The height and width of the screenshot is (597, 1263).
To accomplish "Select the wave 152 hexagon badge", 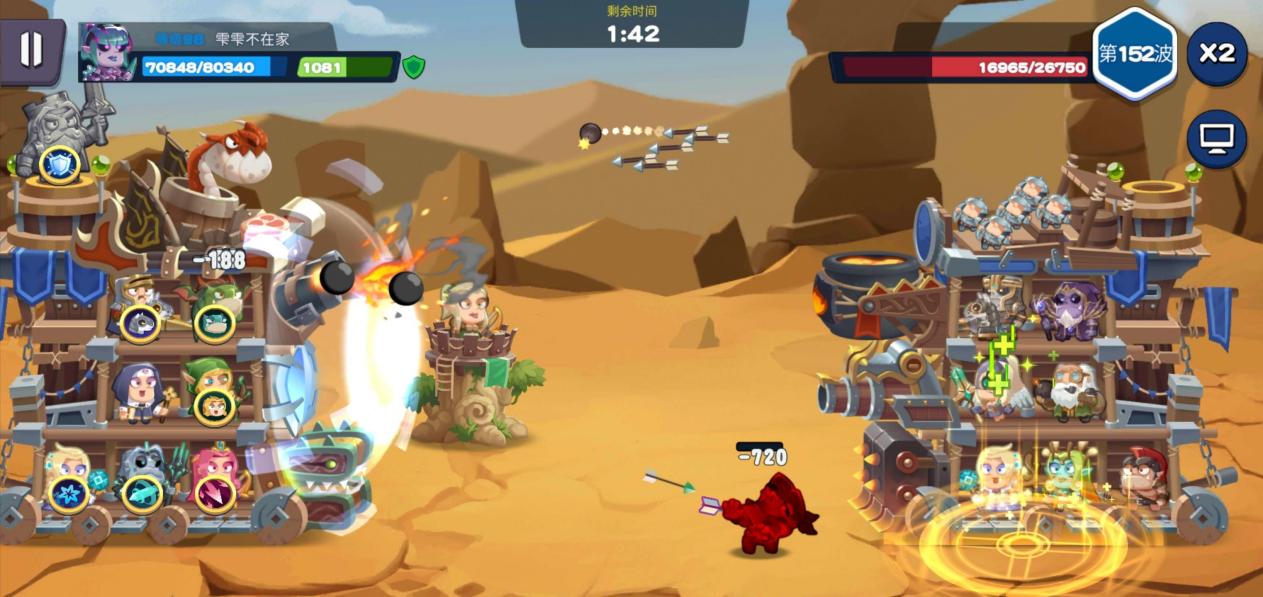I will (x=1135, y=54).
